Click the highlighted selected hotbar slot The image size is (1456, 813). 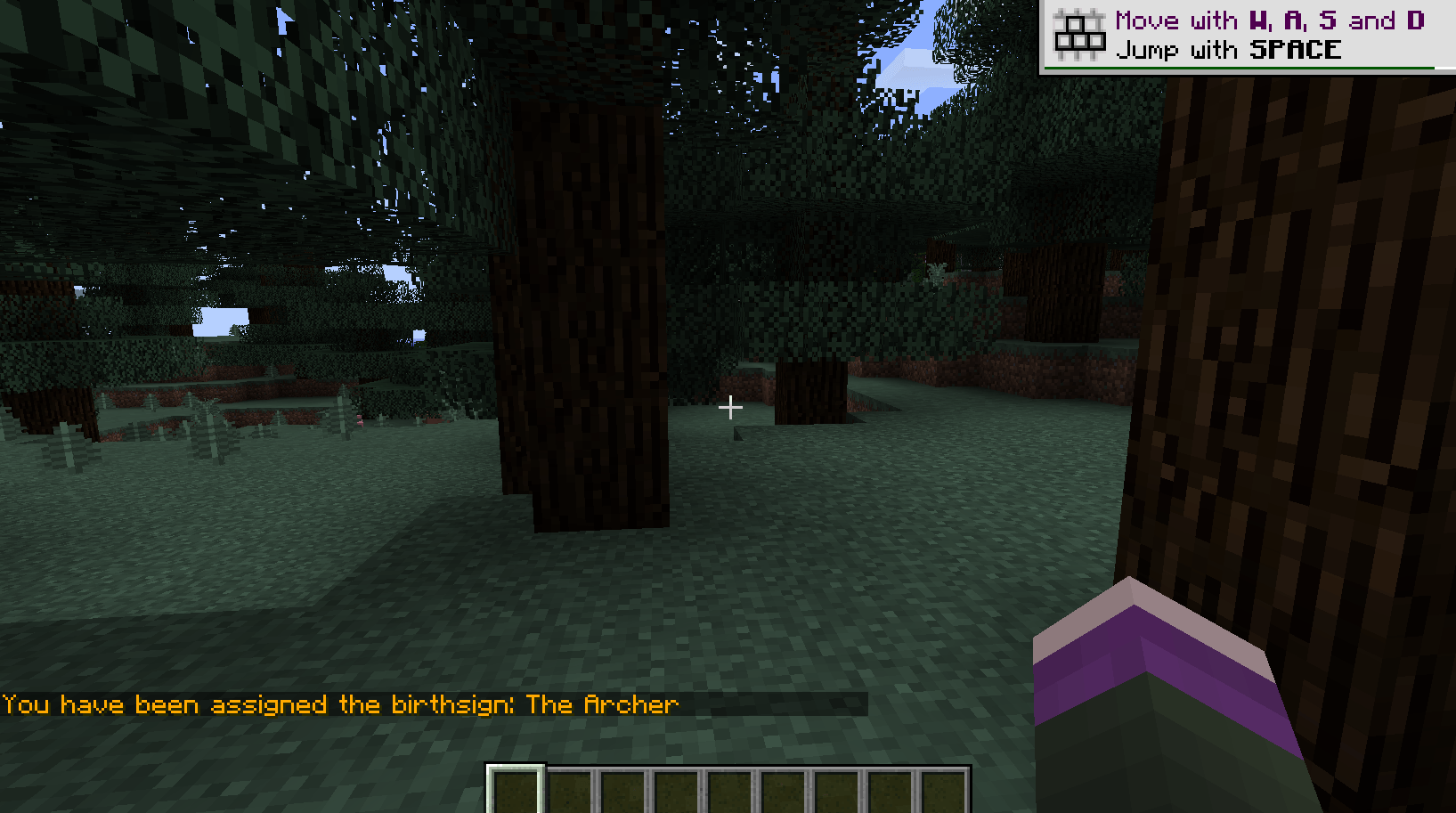(x=514, y=787)
